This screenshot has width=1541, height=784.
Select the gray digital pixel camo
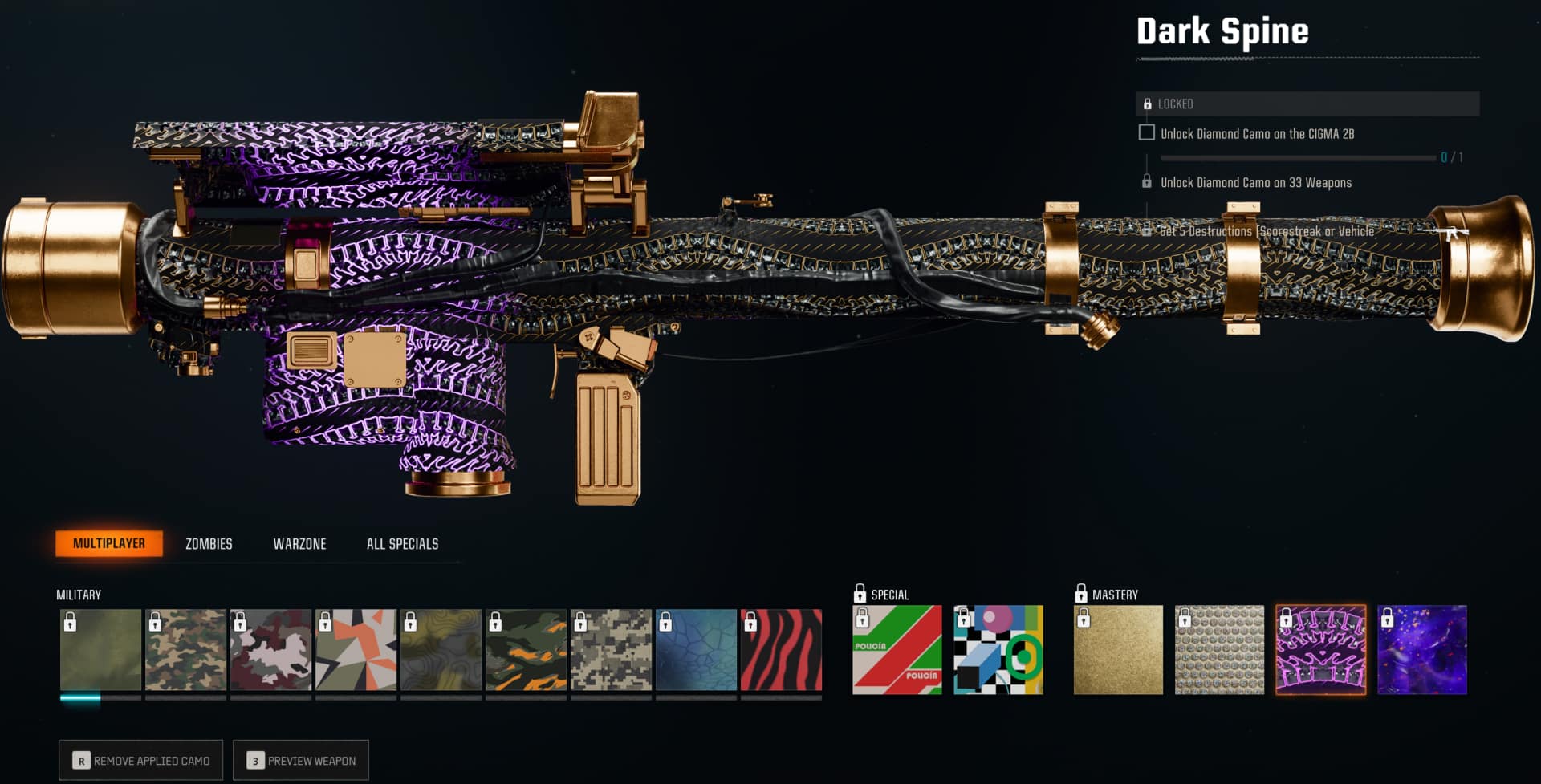(x=611, y=650)
